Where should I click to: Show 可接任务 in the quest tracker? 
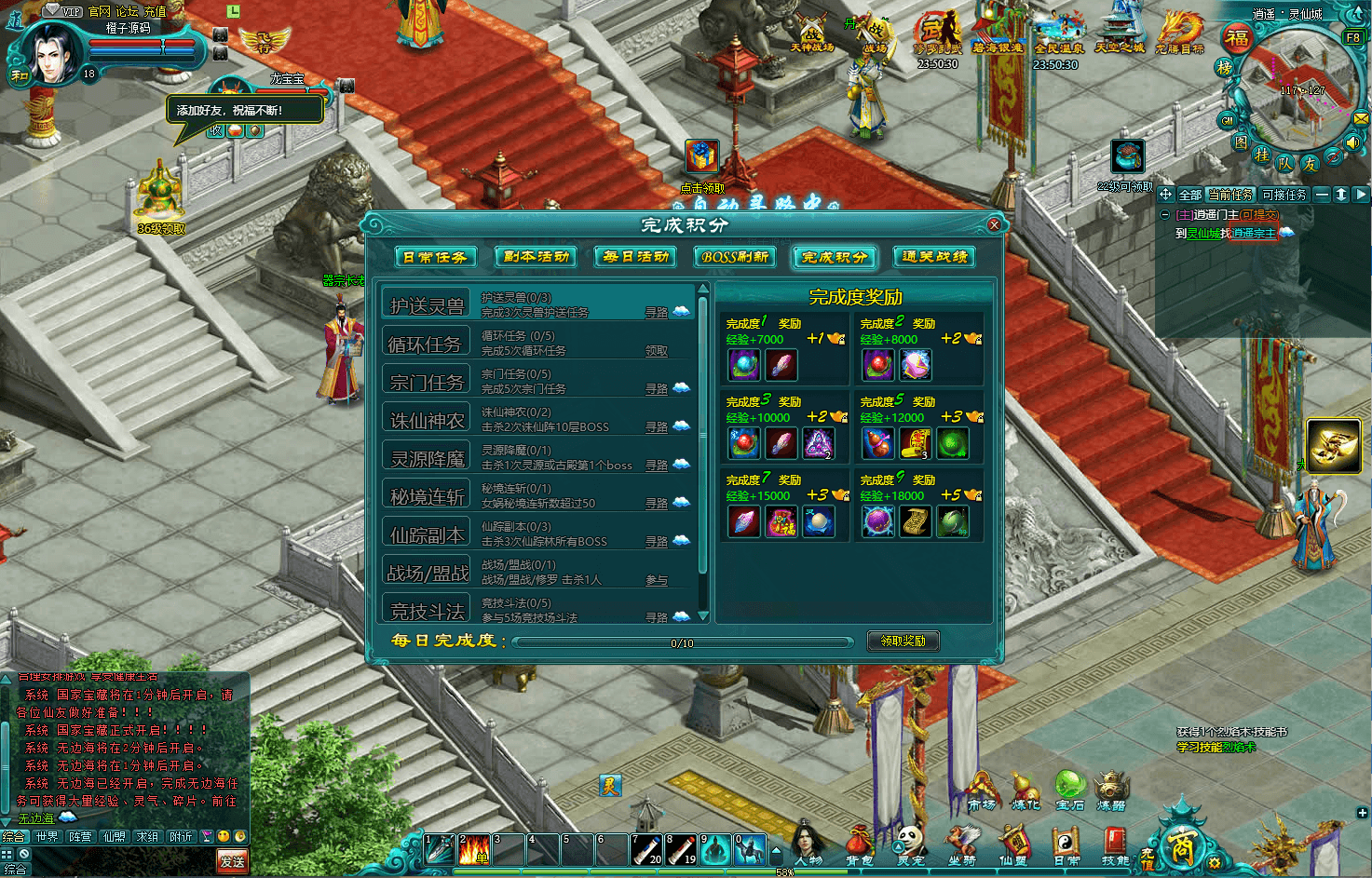(1284, 195)
